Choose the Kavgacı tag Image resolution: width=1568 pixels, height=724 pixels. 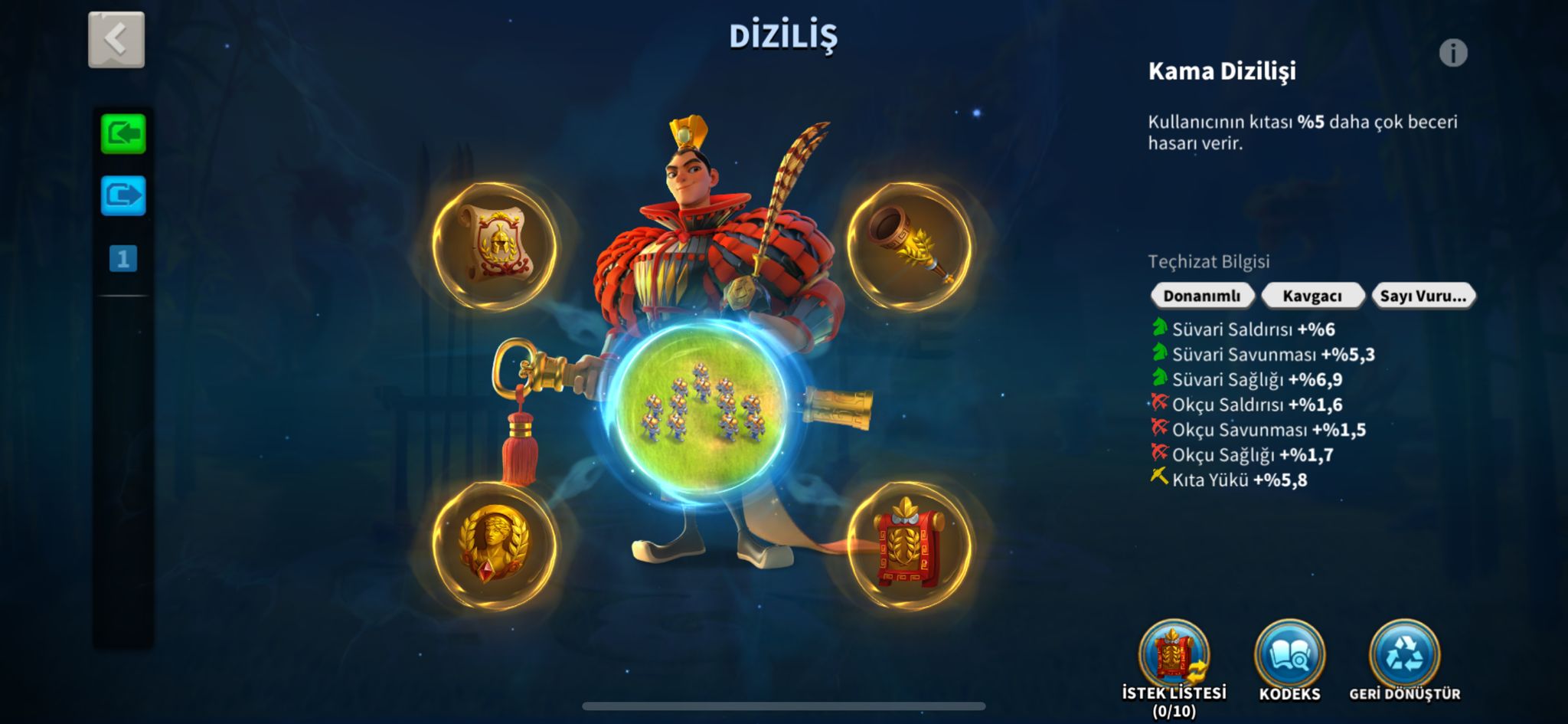point(1312,296)
